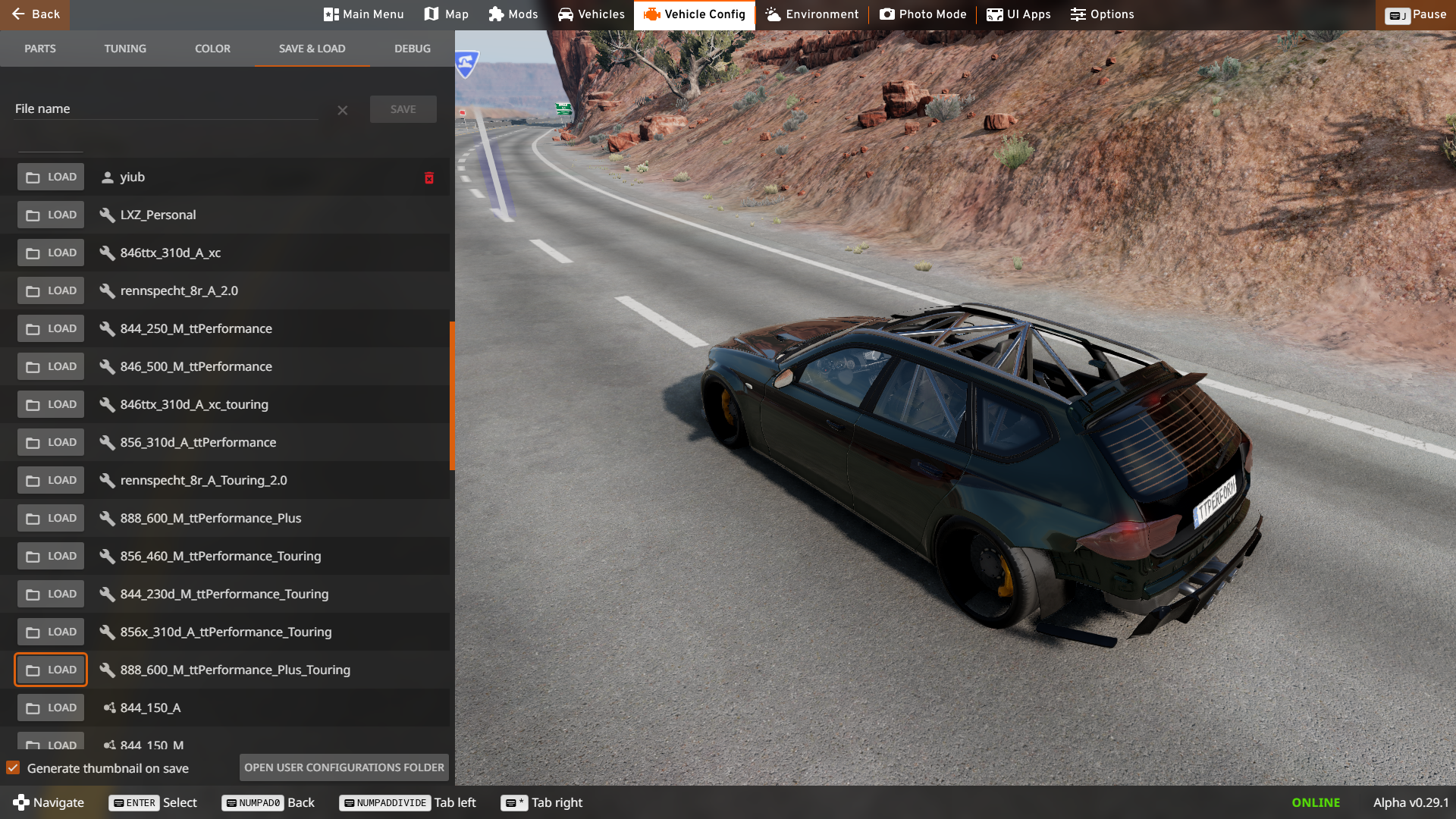This screenshot has height=819, width=1456.
Task: Clear the file name with the X
Action: coord(343,111)
